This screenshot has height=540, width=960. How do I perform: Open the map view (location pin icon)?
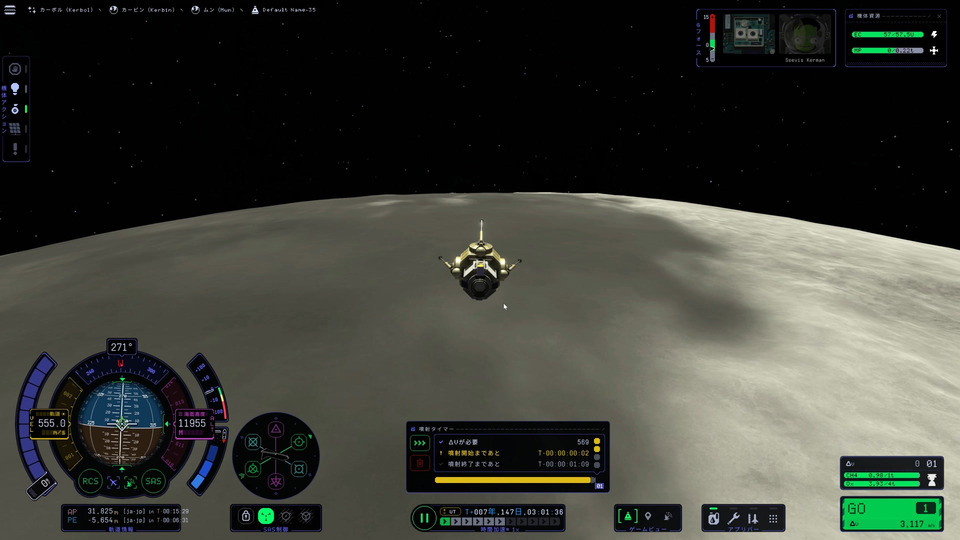(x=648, y=516)
